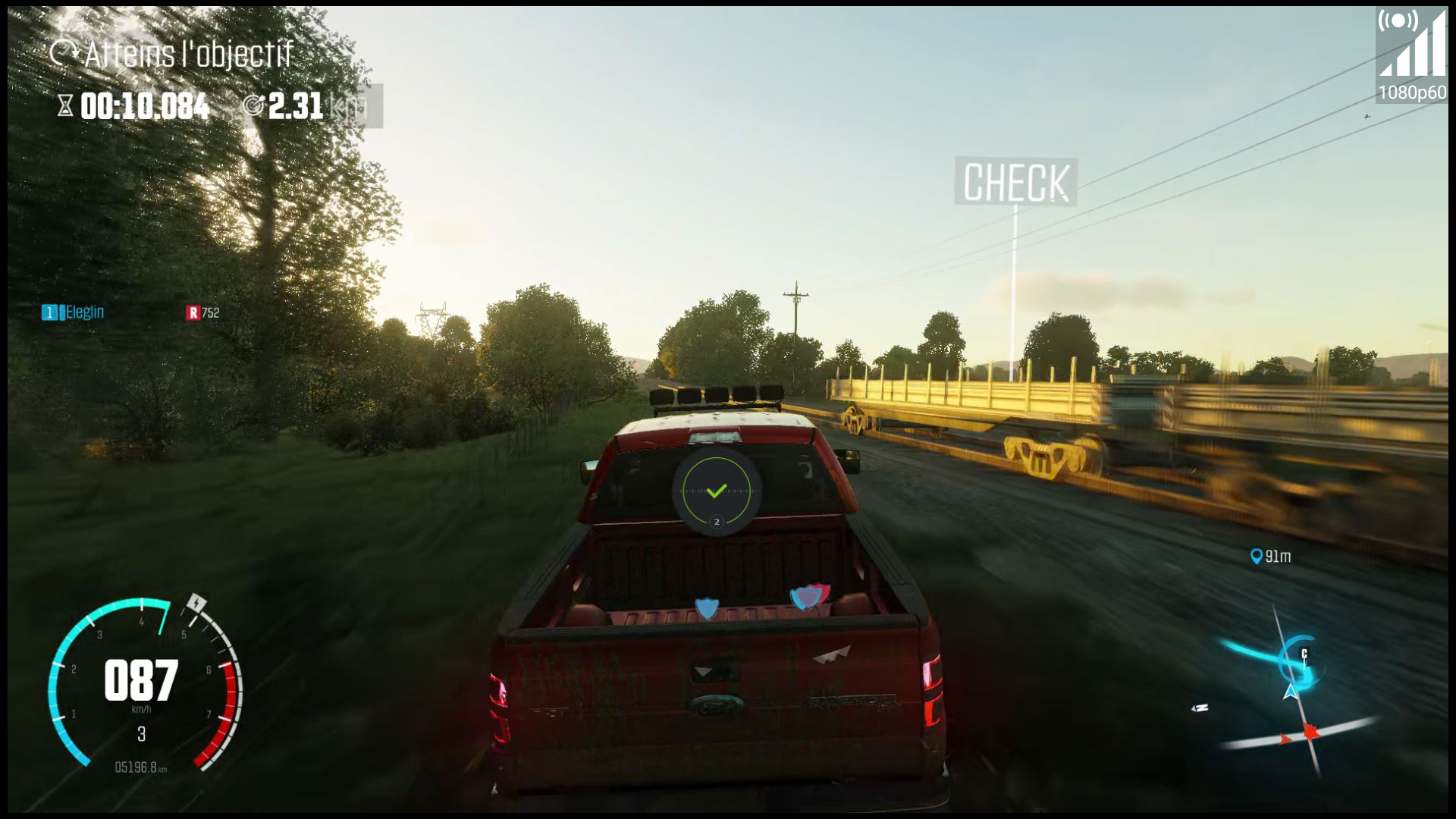1456x819 pixels.
Task: Toggle the green checkmark indicator
Action: (x=717, y=491)
